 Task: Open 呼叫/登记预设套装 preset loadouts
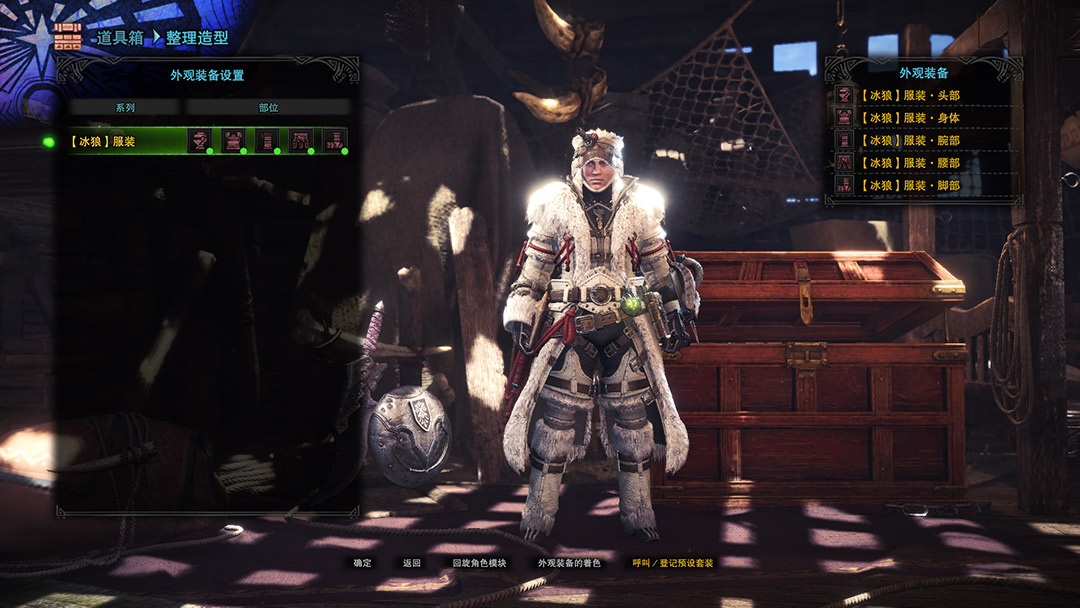pos(673,563)
